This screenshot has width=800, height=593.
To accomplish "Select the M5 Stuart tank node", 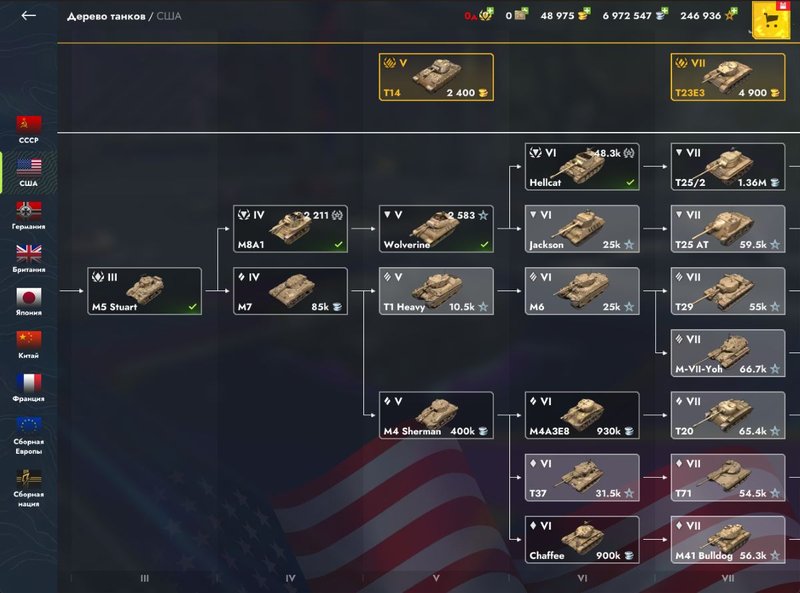I will pos(144,291).
